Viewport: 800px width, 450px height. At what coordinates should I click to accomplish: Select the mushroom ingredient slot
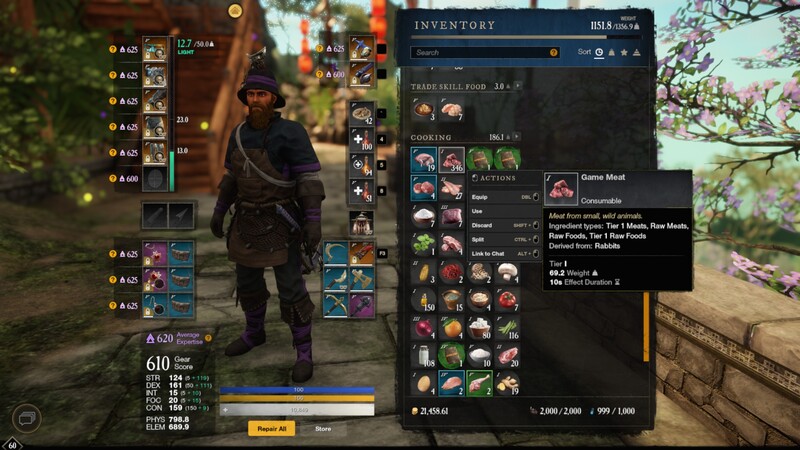(507, 271)
